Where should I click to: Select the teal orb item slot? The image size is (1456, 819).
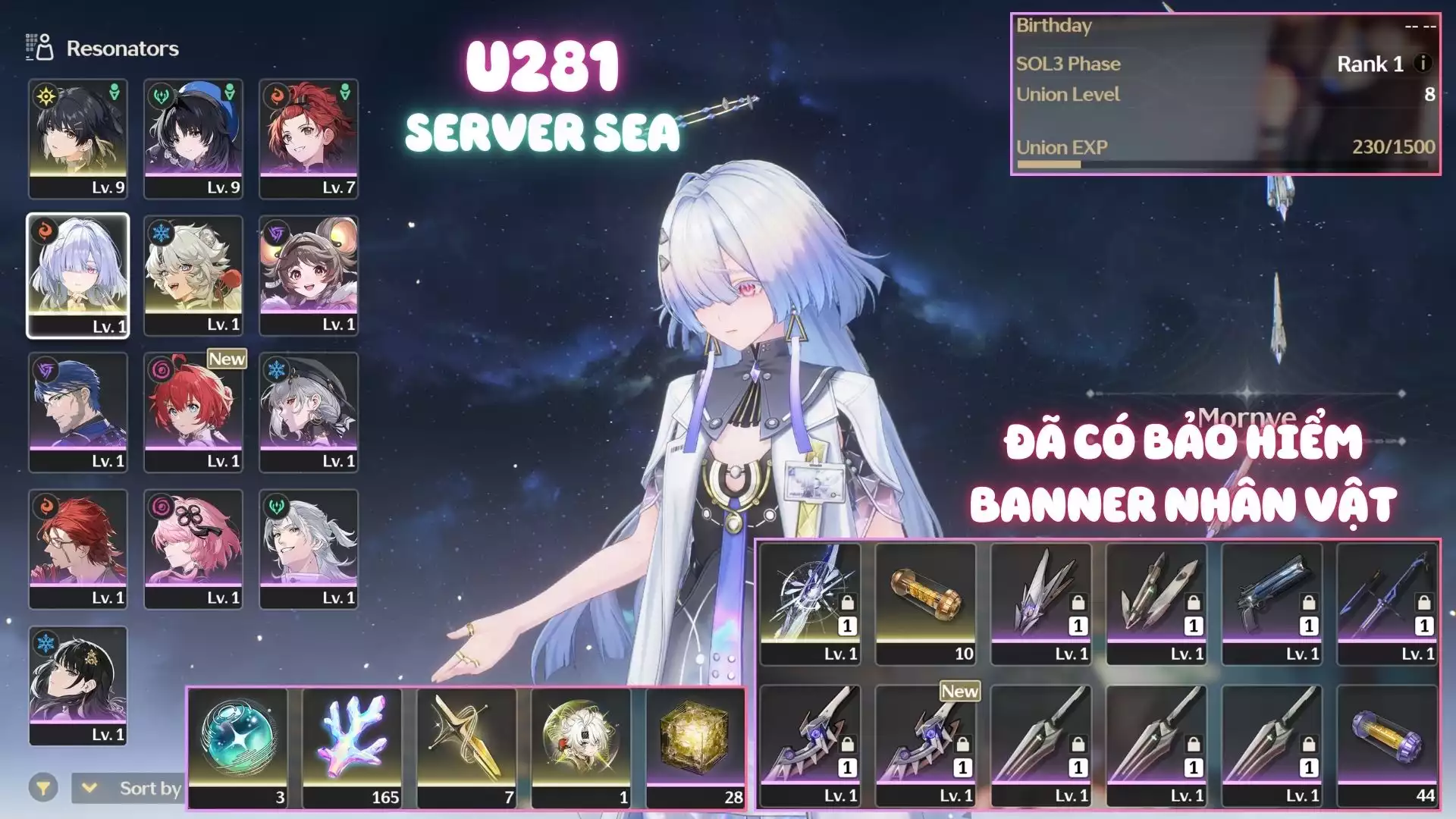tap(238, 747)
